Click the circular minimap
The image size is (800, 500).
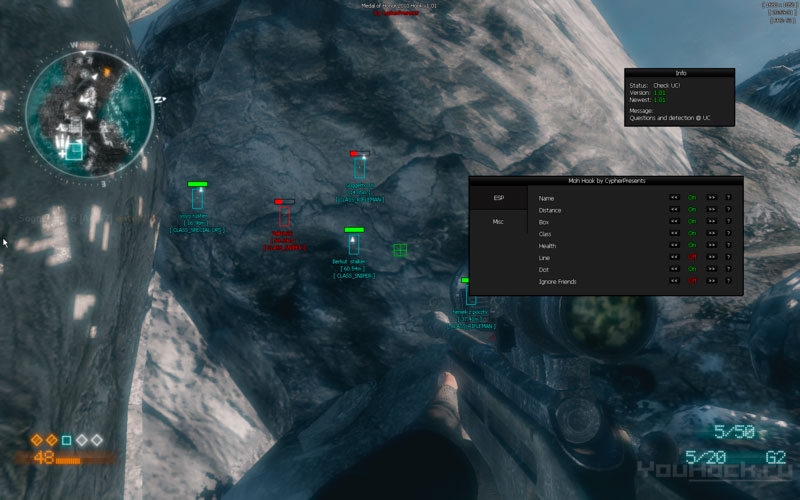pos(89,110)
